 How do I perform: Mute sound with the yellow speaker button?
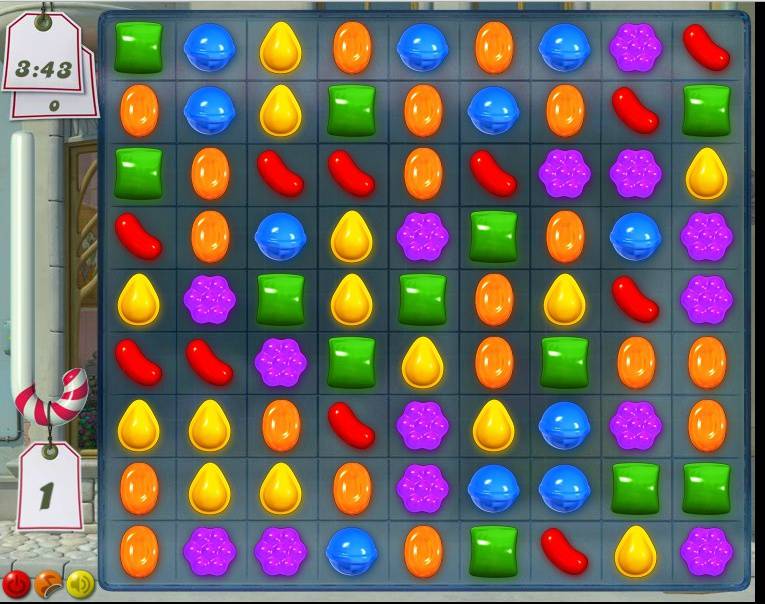tap(79, 583)
